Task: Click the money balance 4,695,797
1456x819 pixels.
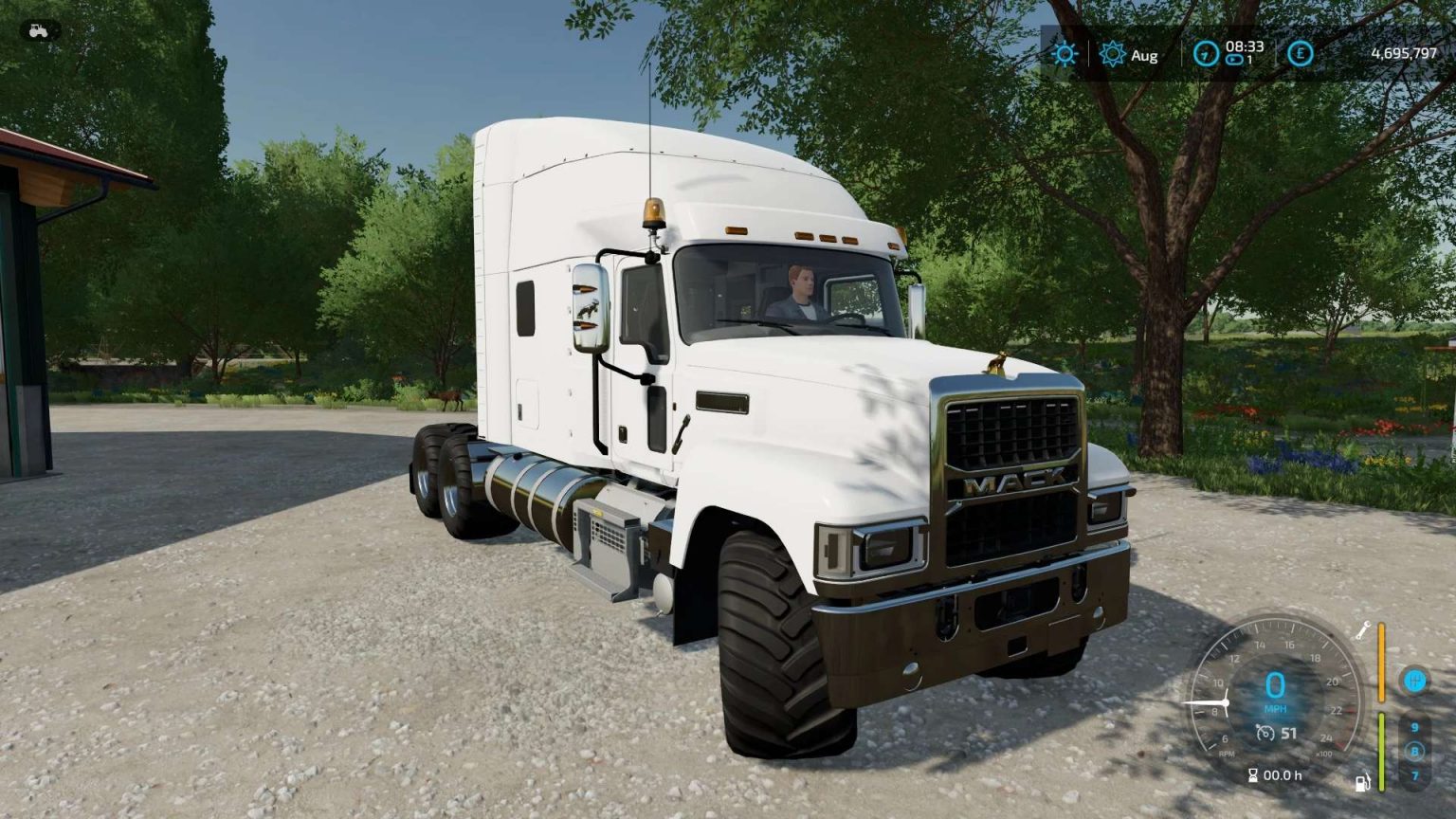Action: tap(1404, 53)
